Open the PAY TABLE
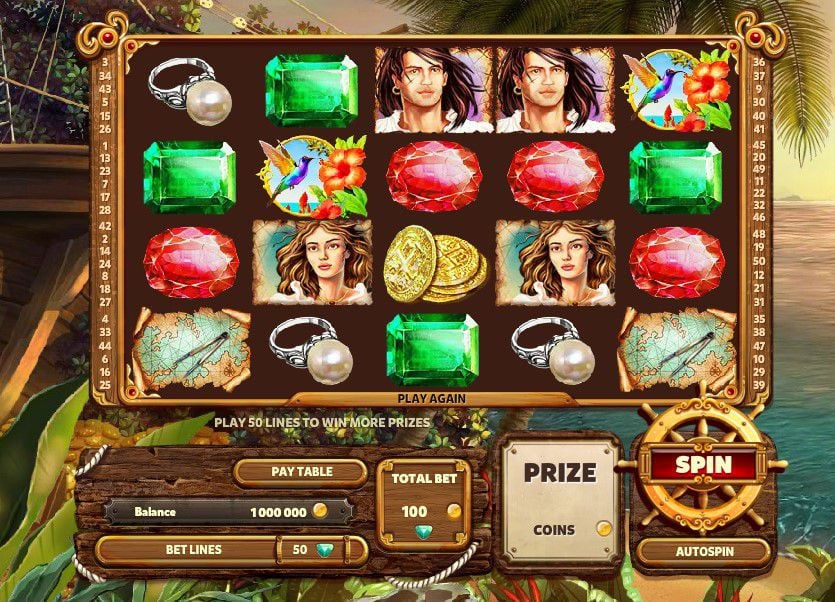The image size is (835, 602). [301, 472]
